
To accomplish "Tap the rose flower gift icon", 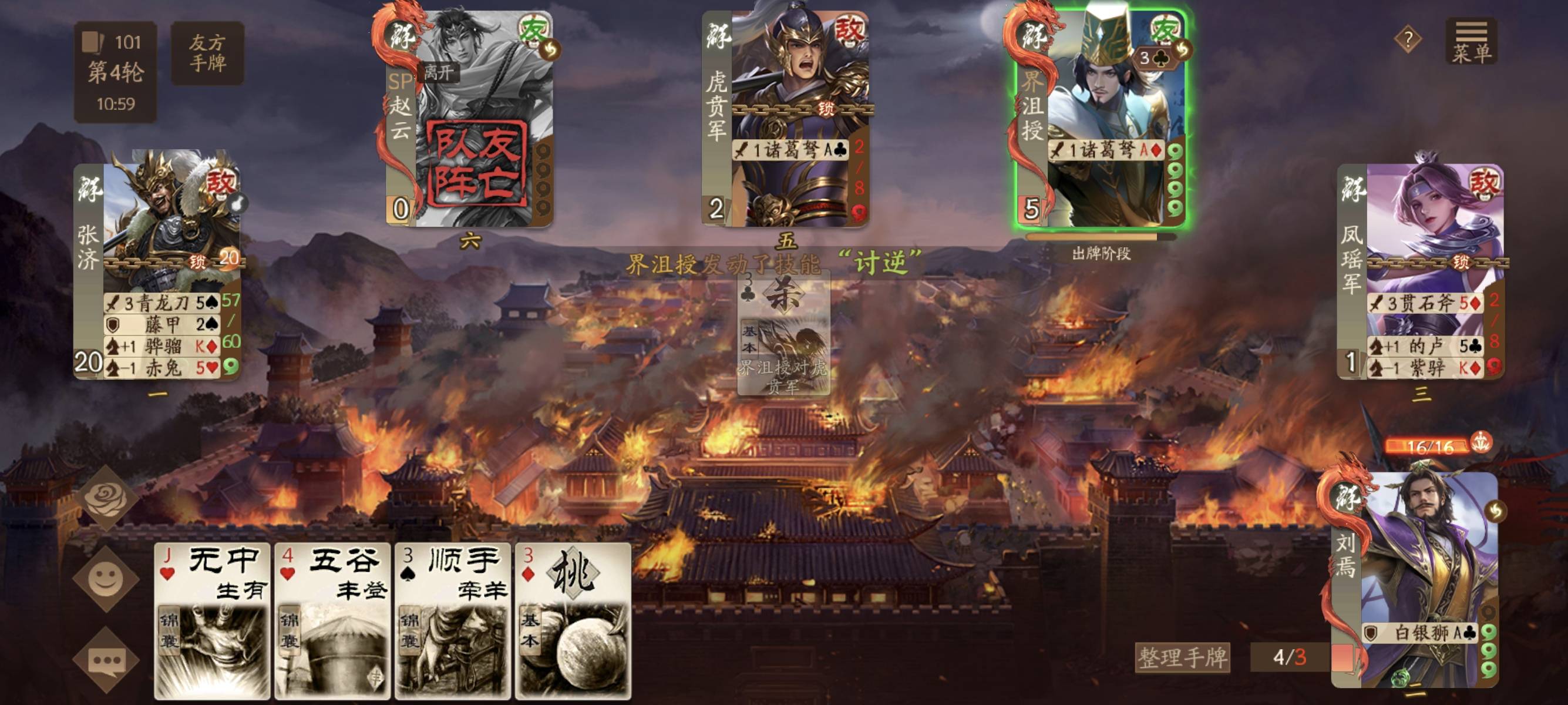I will pyautogui.click(x=105, y=498).
